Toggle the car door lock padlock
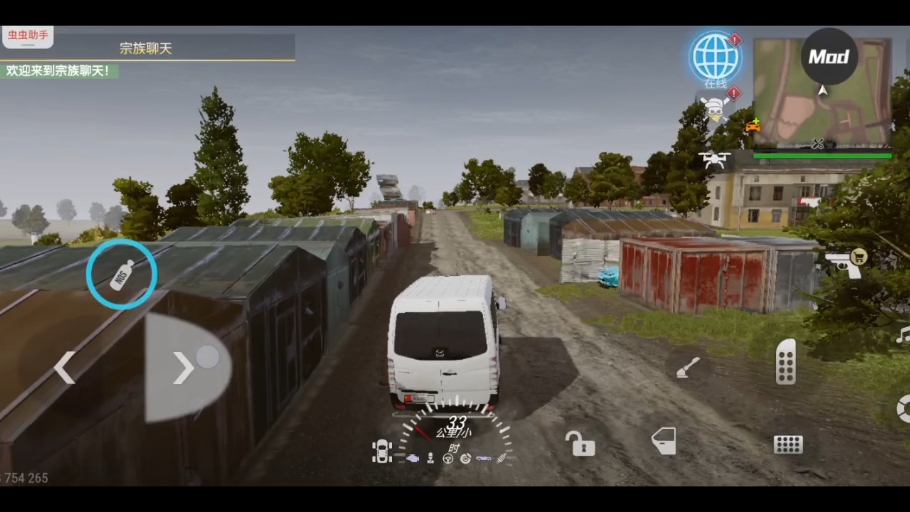The image size is (910, 512). pos(579,442)
